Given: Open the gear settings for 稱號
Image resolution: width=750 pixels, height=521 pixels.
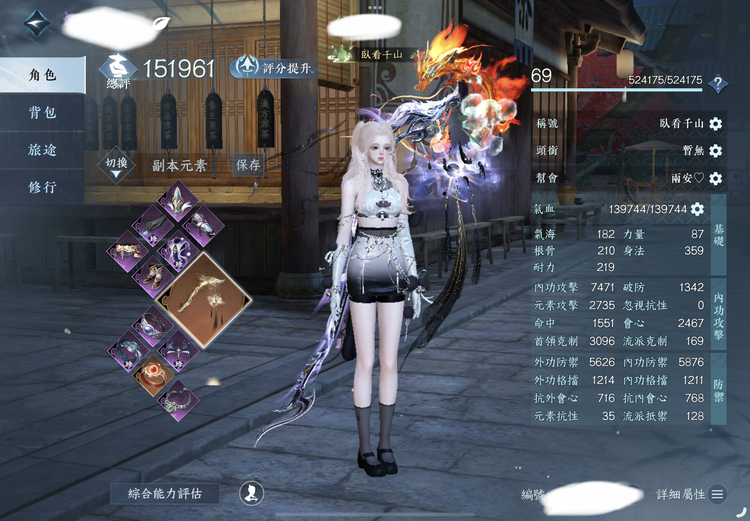Looking at the screenshot, I should (716, 124).
